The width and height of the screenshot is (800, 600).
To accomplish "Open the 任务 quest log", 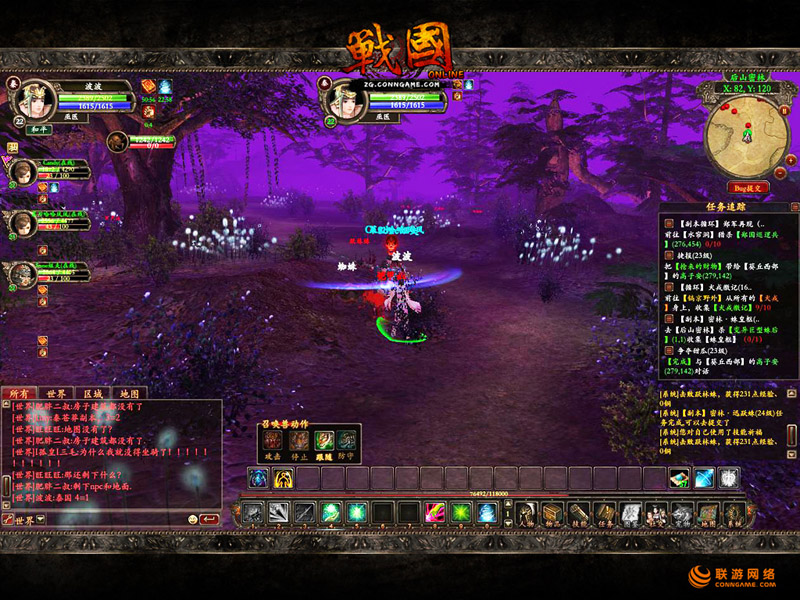I will (x=605, y=514).
